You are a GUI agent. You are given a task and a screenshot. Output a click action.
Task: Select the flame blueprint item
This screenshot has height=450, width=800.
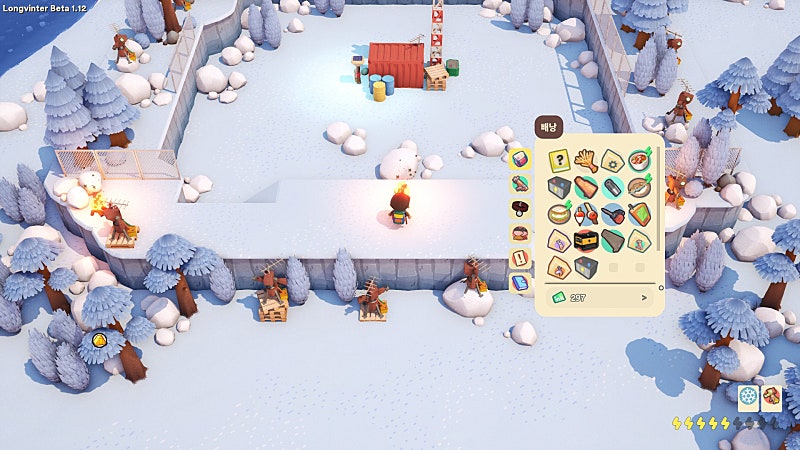point(559,267)
